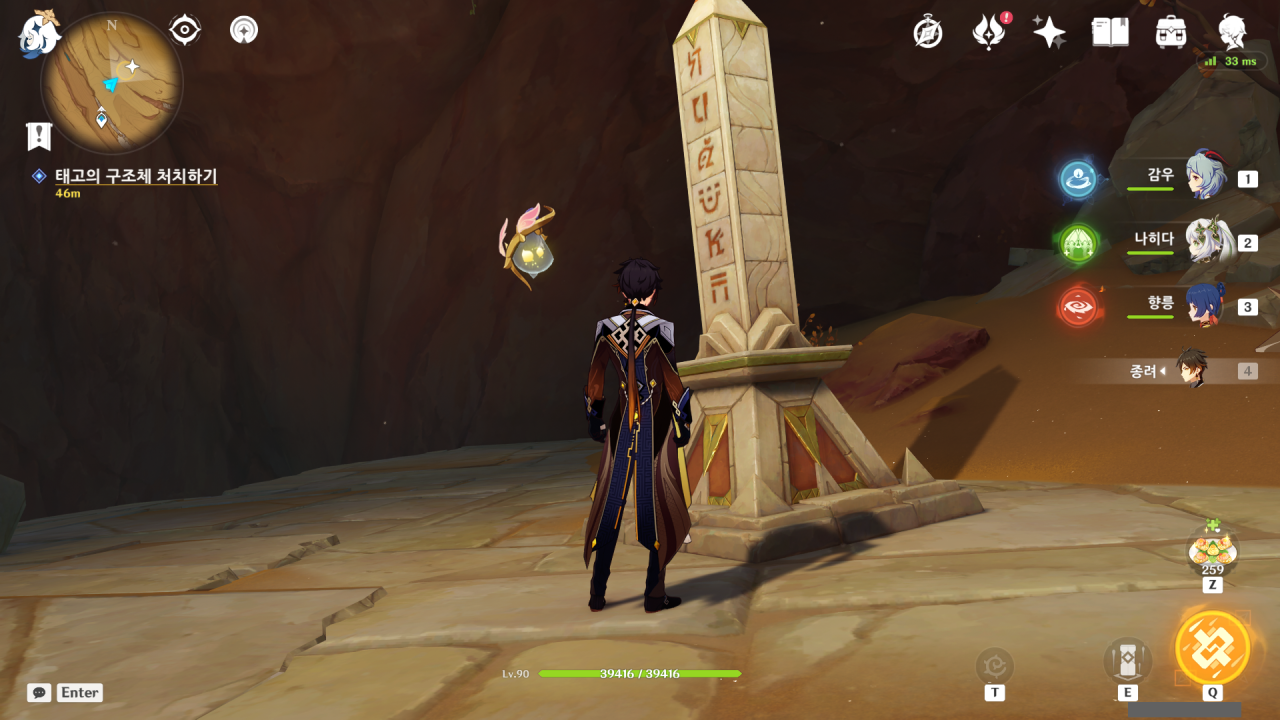Open the adventurer handbook book icon

[x=1110, y=32]
